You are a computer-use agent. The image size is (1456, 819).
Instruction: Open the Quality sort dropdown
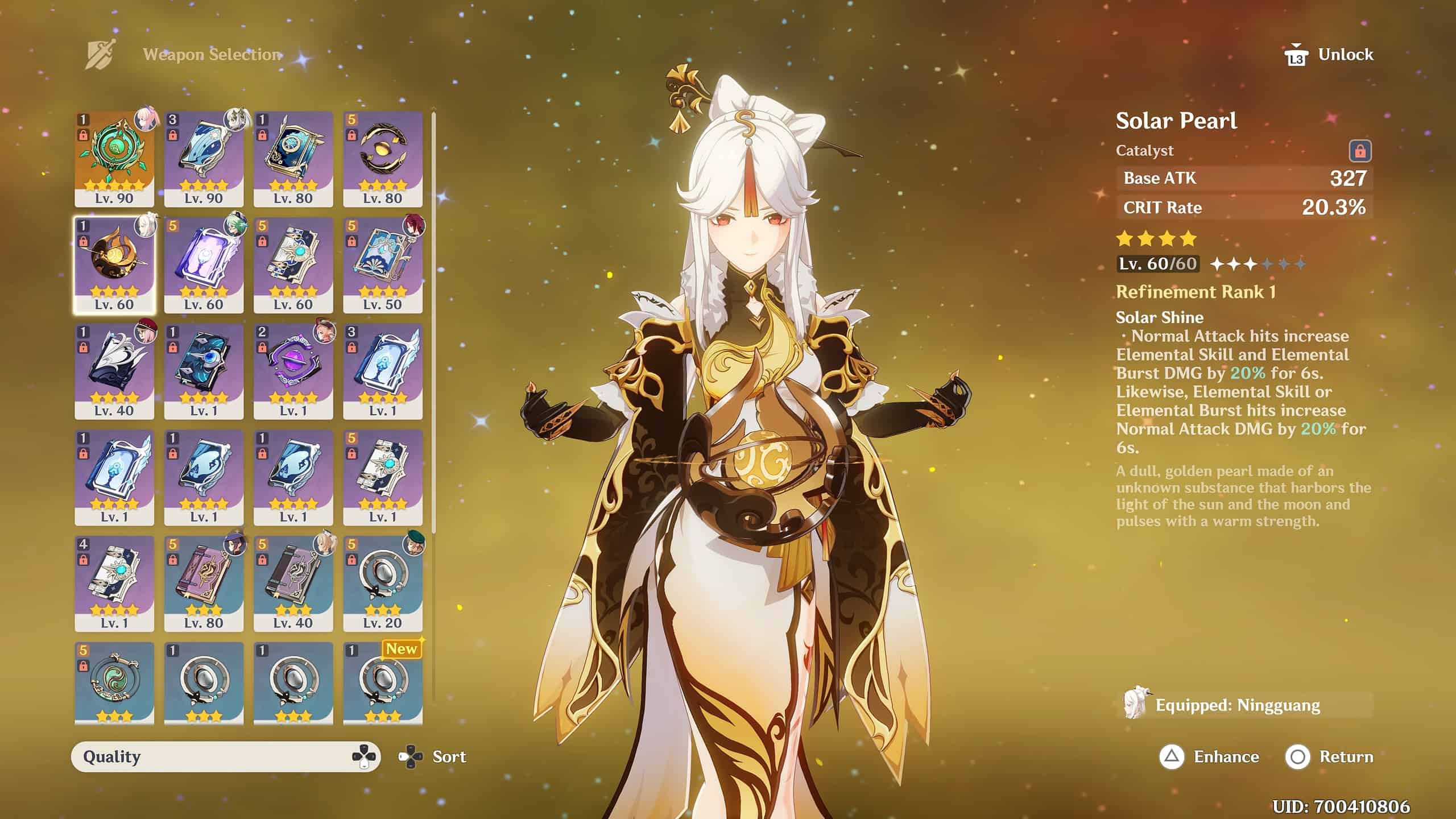tap(225, 756)
